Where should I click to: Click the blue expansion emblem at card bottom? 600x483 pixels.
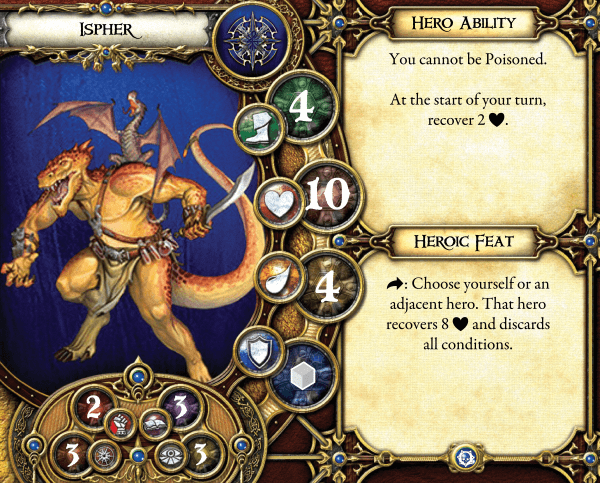coord(464,455)
